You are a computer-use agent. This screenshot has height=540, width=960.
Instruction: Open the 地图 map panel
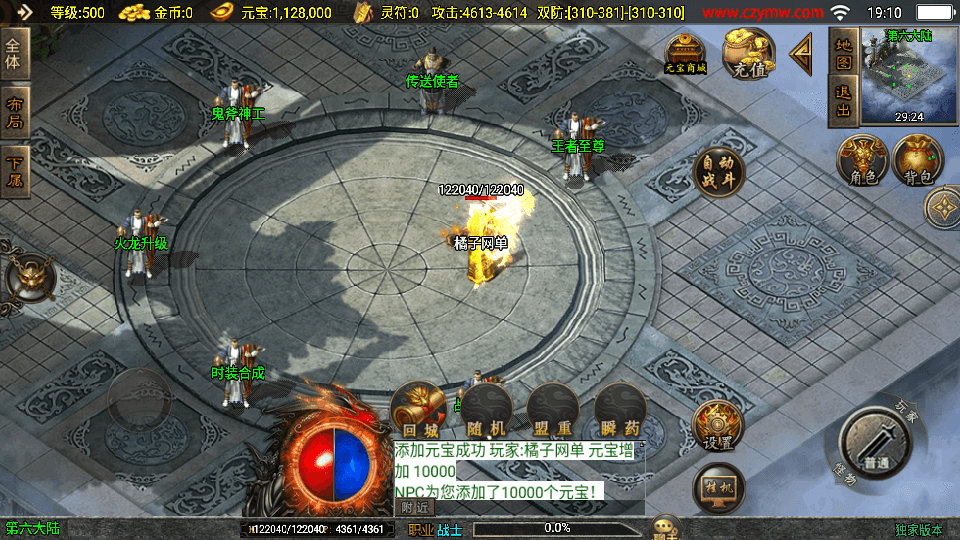tap(843, 54)
